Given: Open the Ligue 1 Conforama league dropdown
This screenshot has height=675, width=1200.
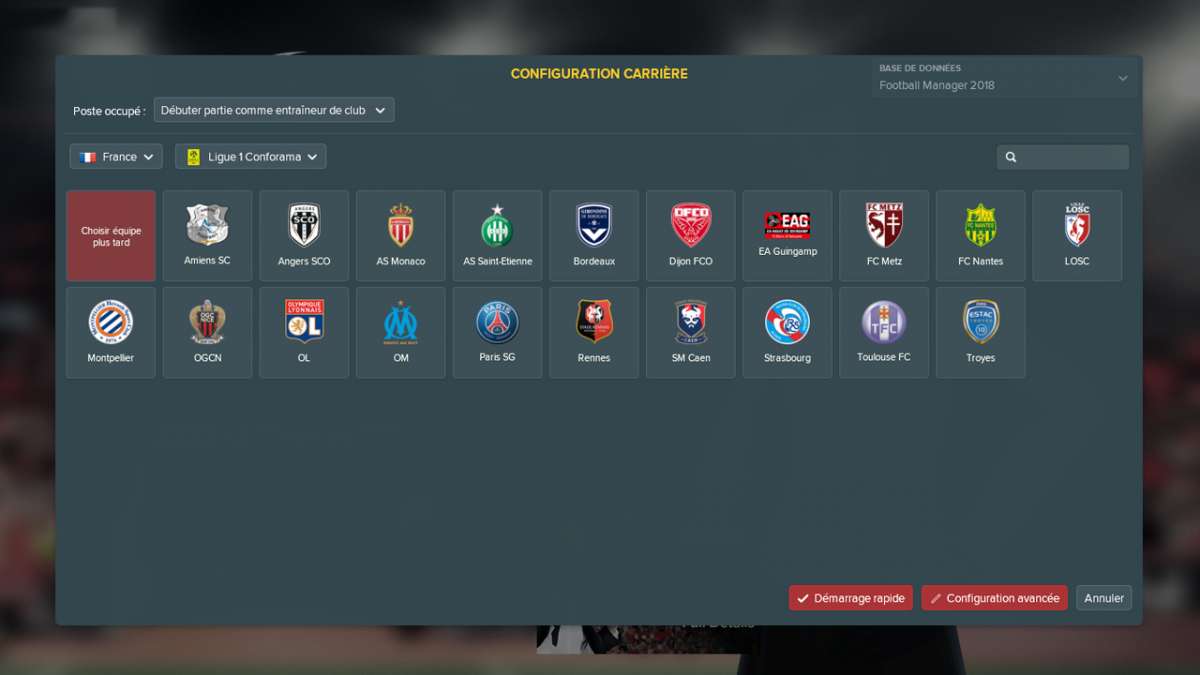Looking at the screenshot, I should [251, 157].
